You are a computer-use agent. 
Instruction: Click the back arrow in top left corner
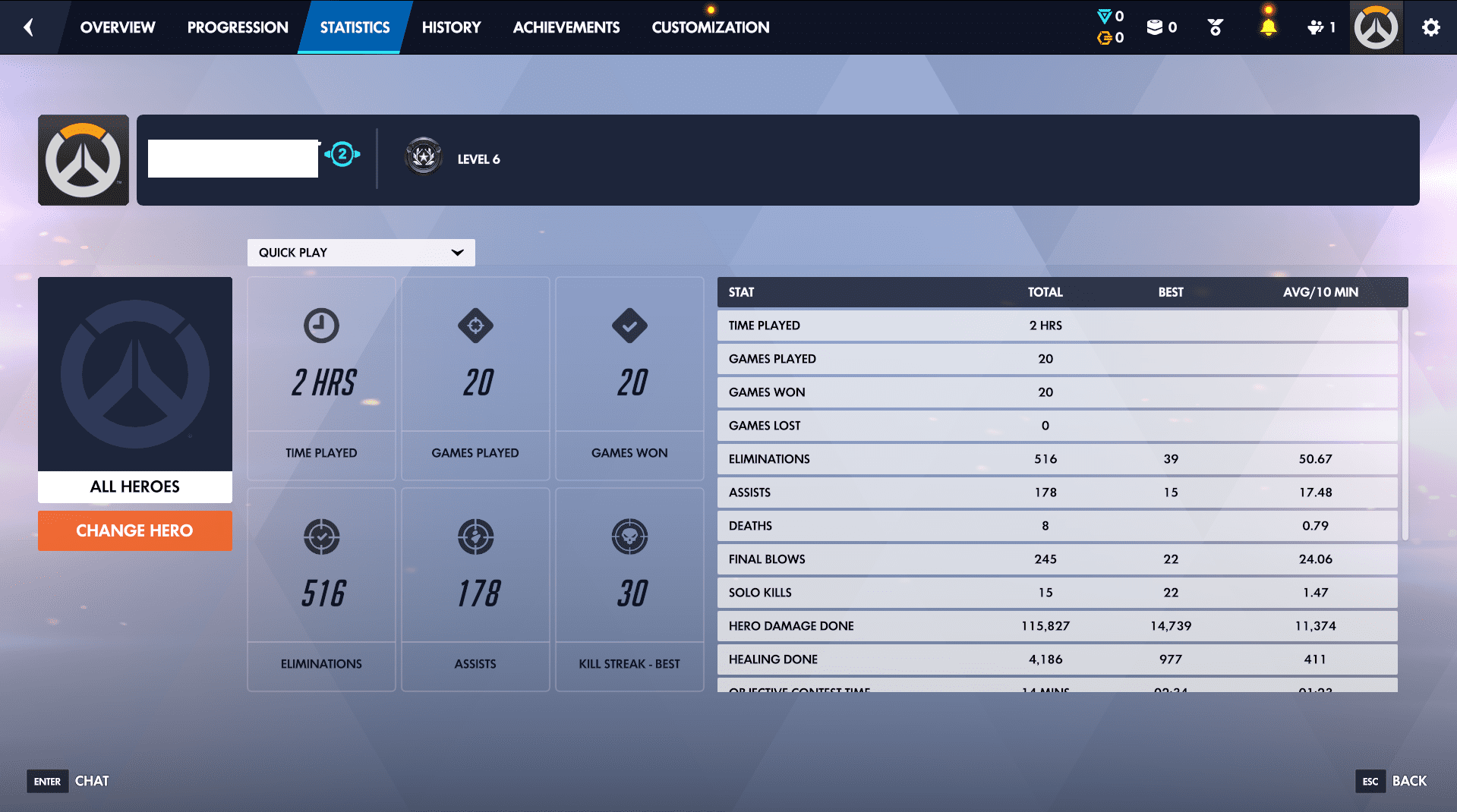pos(28,27)
